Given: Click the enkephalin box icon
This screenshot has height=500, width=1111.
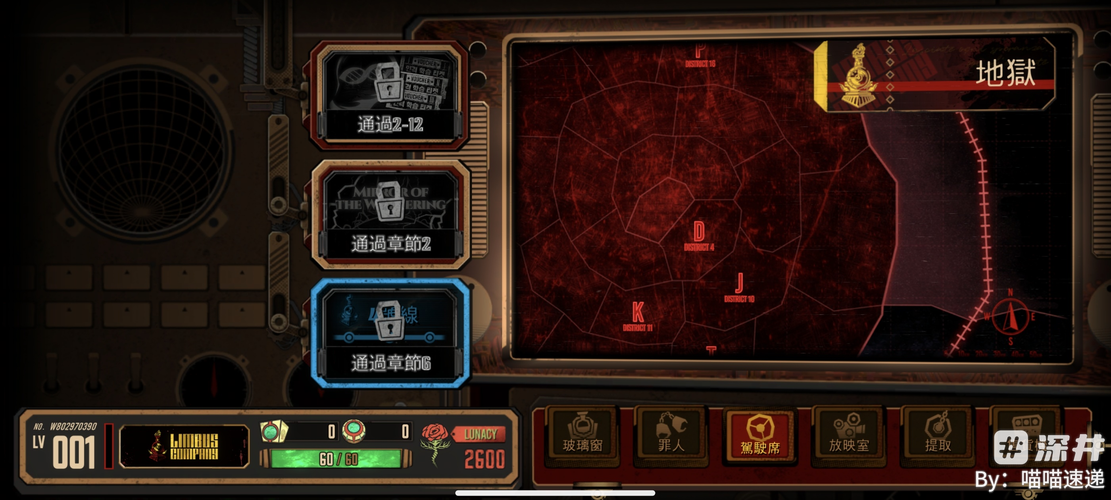Looking at the screenshot, I should [x=272, y=432].
